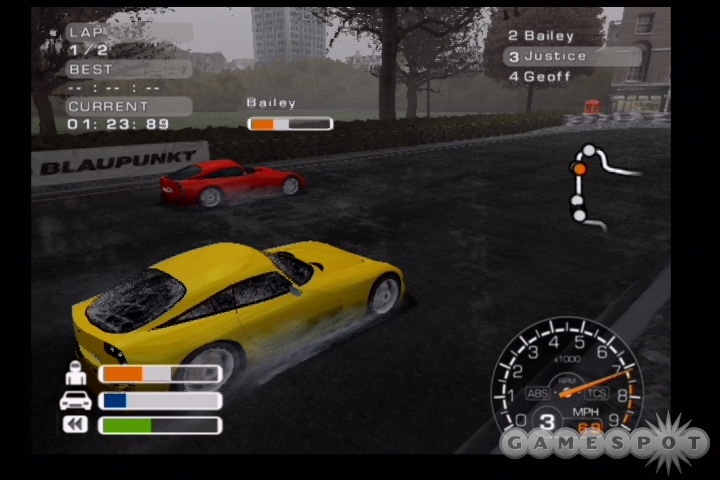Click the Gamespot watermark logo
Screen dimensions: 720x480
tap(605, 441)
